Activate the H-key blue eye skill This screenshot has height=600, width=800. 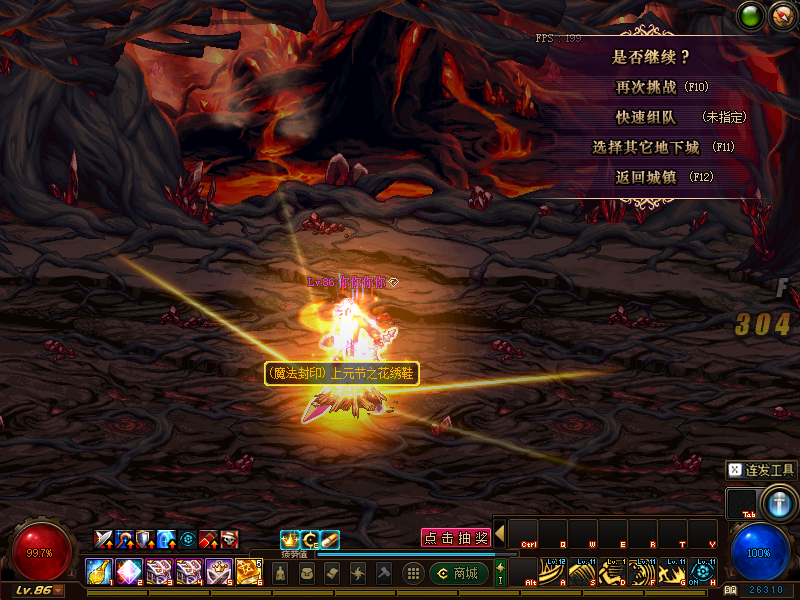pyautogui.click(x=703, y=571)
